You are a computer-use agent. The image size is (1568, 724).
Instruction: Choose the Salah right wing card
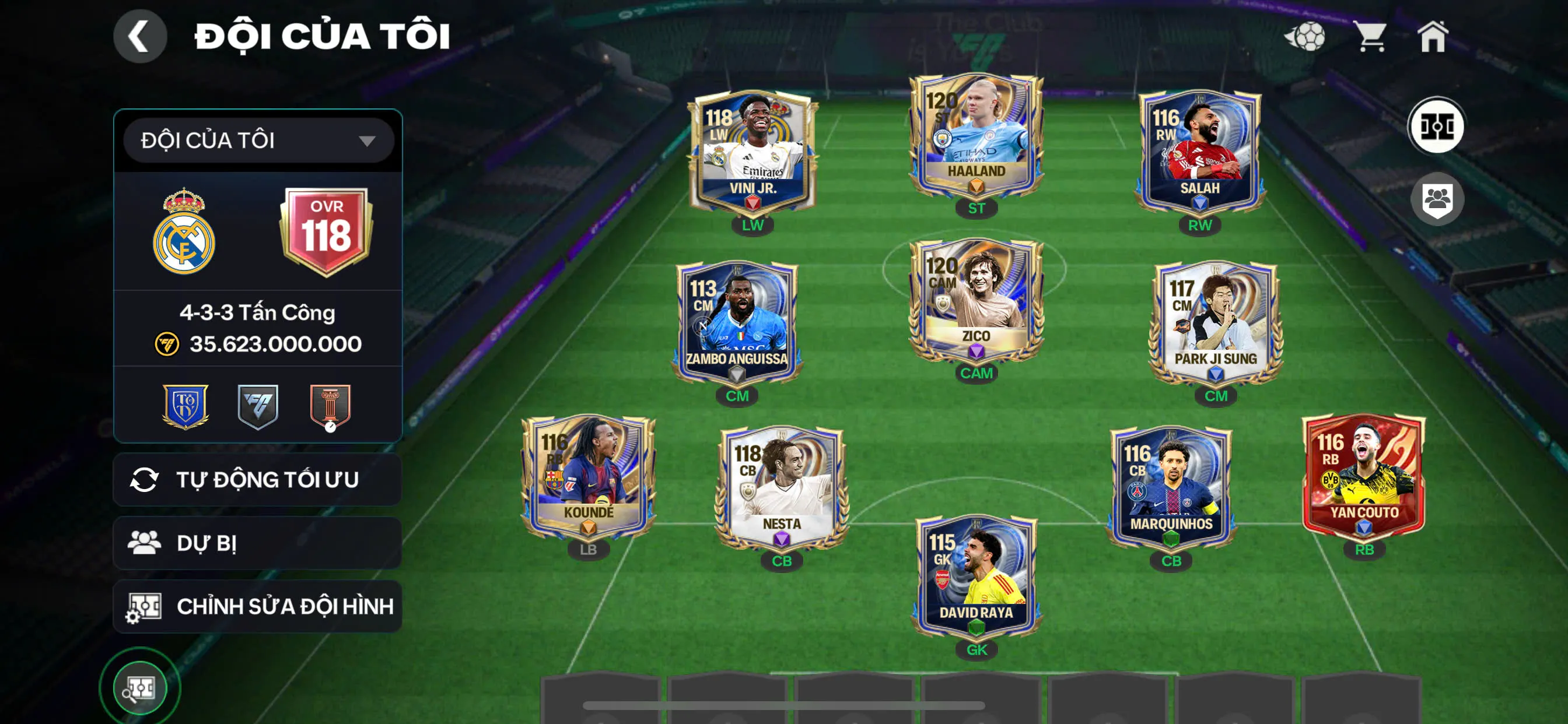pyautogui.click(x=1199, y=152)
